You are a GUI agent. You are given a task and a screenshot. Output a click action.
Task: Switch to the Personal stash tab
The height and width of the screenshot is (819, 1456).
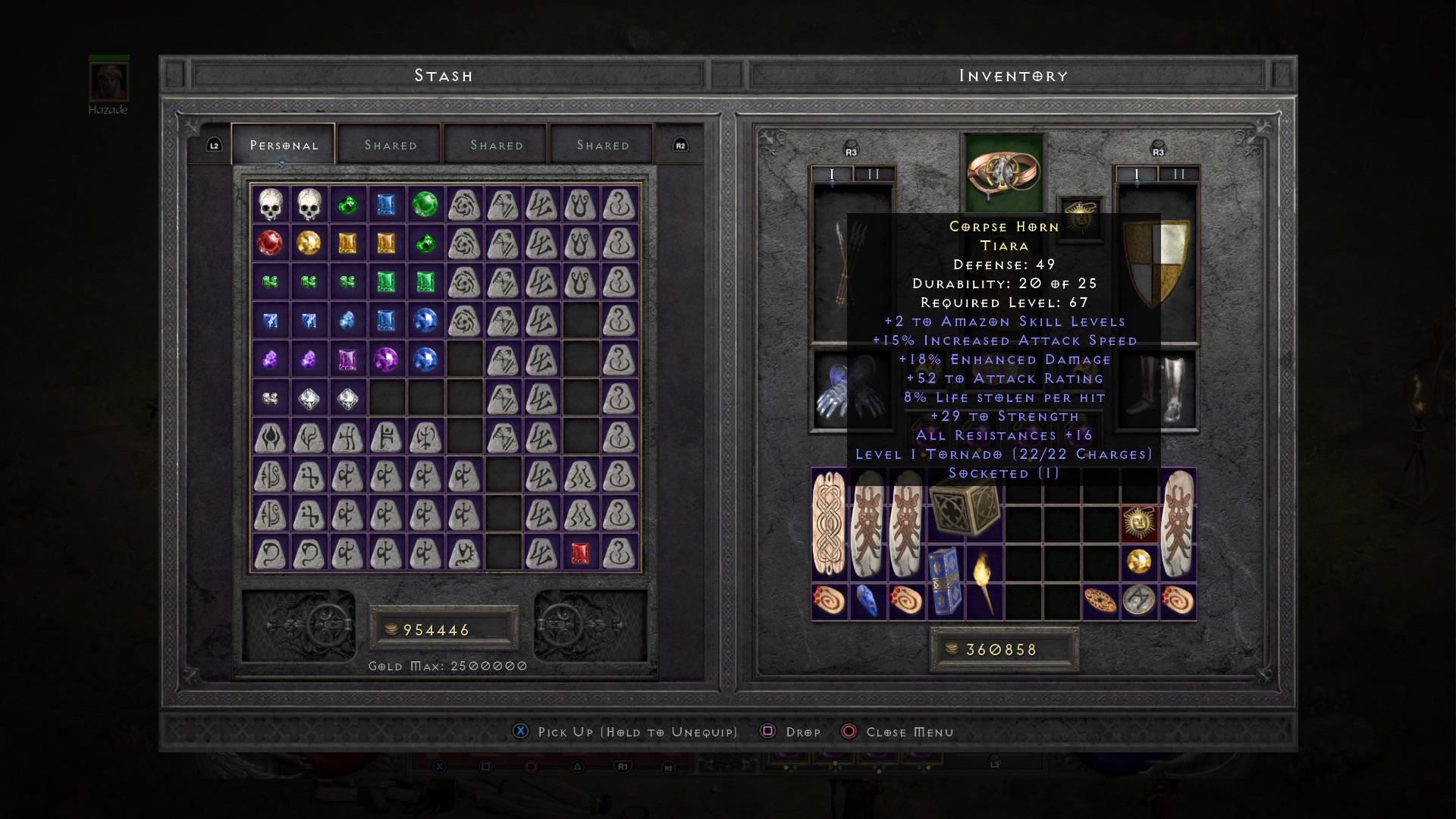click(284, 144)
